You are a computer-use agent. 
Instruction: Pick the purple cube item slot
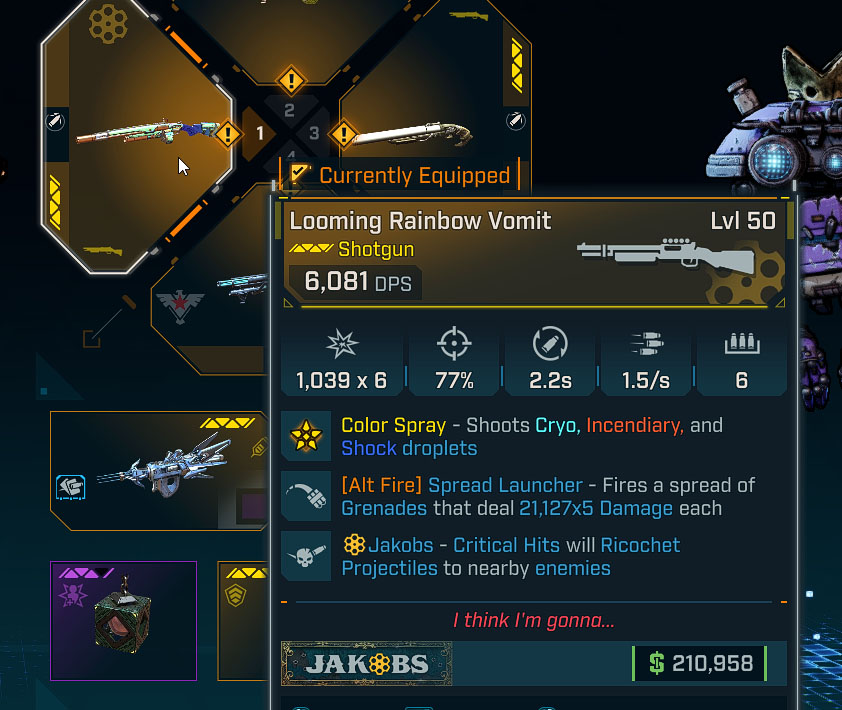click(123, 621)
